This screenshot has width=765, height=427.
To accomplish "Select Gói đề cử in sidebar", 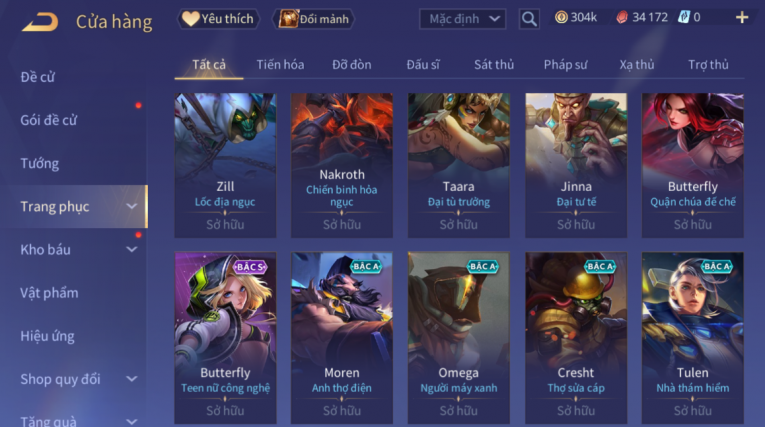I will click(x=49, y=120).
